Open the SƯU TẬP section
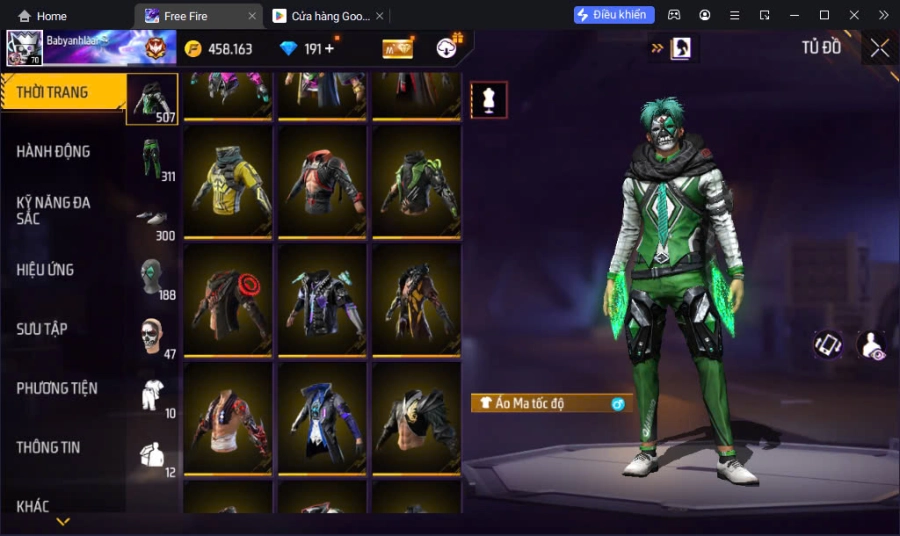Image resolution: width=900 pixels, height=536 pixels. [x=42, y=329]
